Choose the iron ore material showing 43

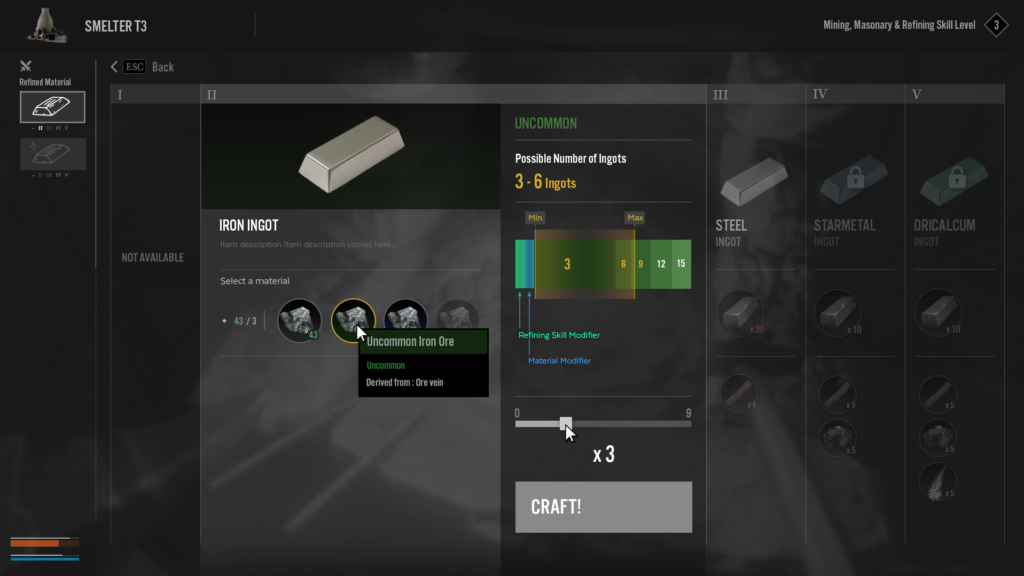click(x=299, y=320)
